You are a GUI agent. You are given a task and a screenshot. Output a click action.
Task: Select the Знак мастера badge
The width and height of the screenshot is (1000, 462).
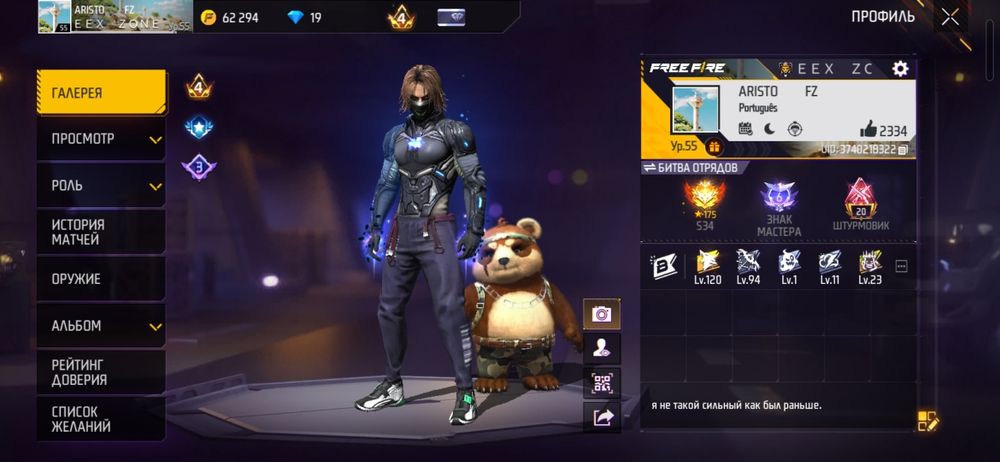coord(778,208)
